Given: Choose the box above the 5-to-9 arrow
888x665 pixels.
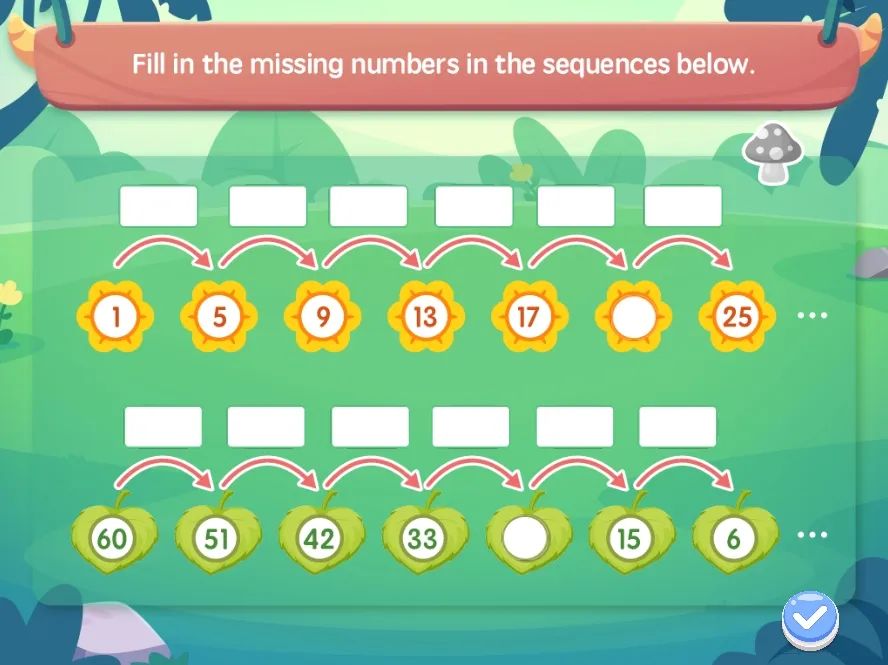Looking at the screenshot, I should [267, 206].
